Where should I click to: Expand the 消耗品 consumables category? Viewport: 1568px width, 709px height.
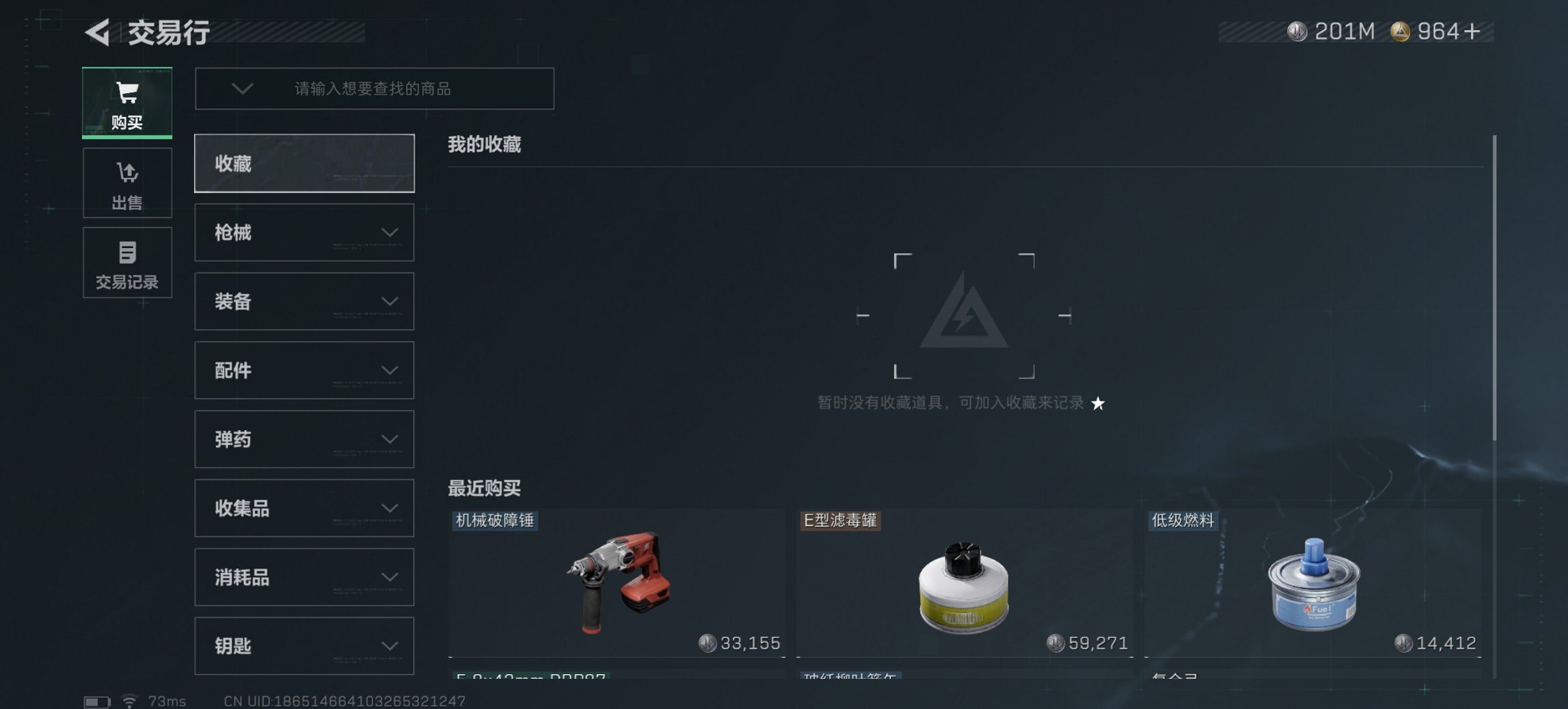click(x=303, y=577)
